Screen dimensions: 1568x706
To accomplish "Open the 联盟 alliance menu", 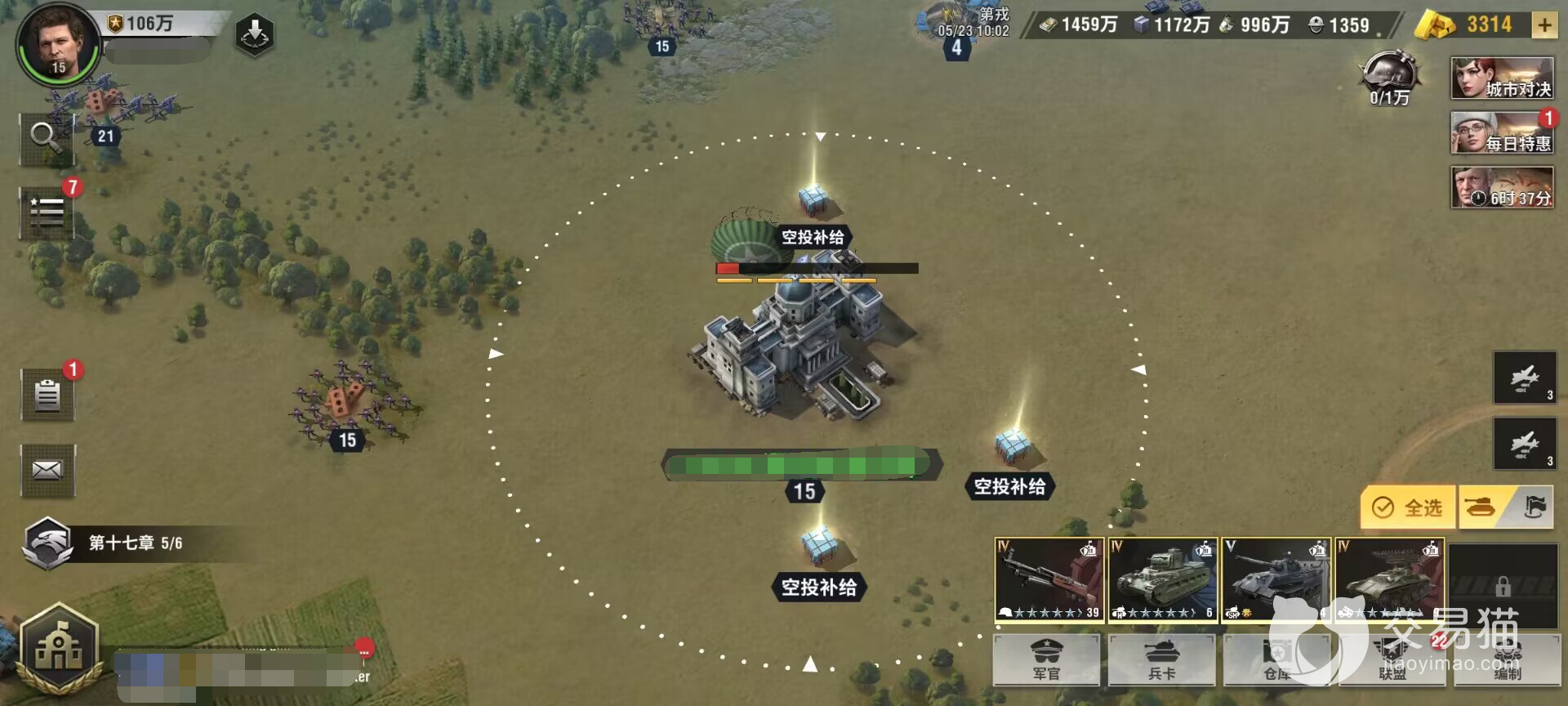I will pyautogui.click(x=1392, y=660).
